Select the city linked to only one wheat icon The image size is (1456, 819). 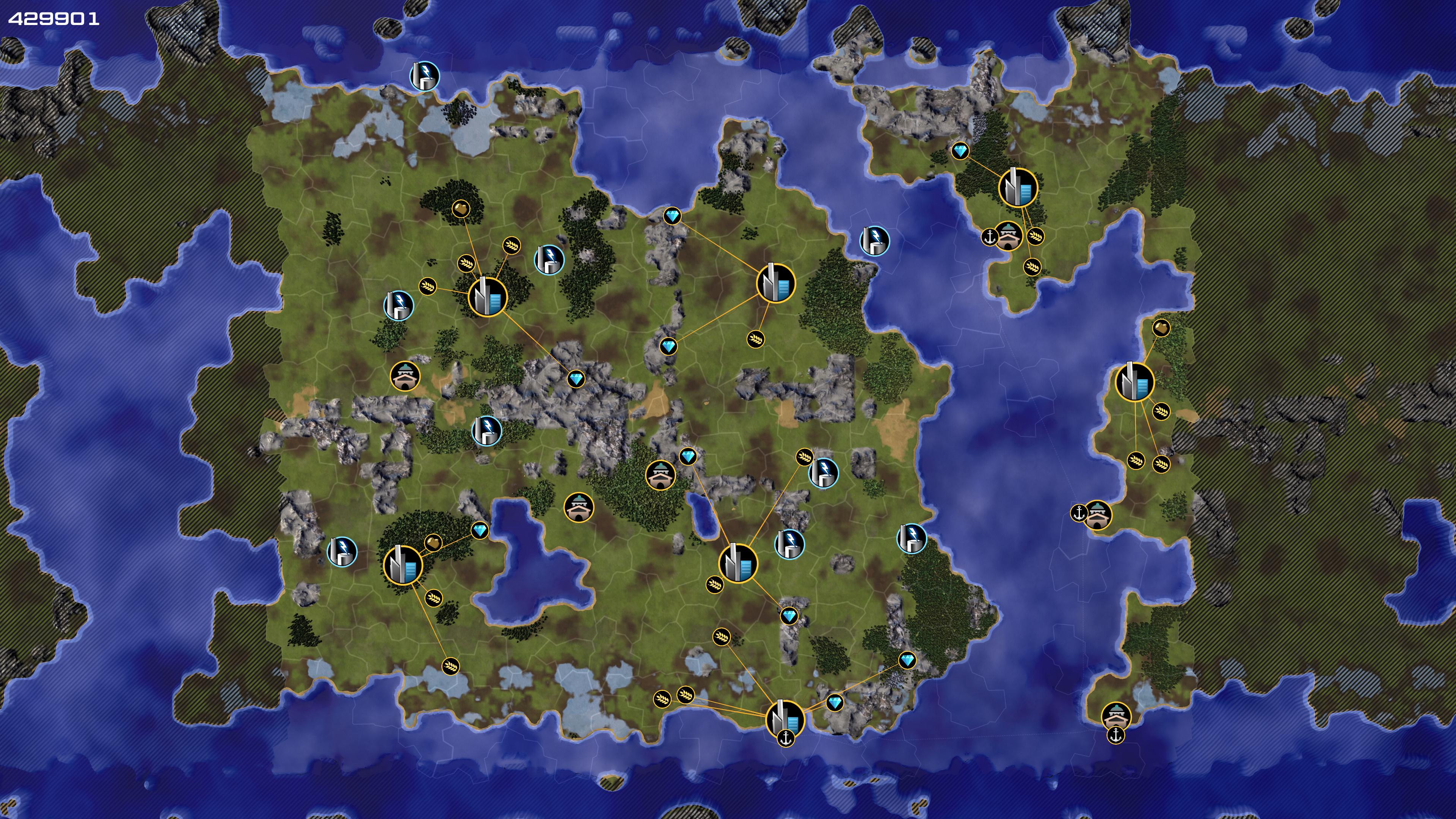tap(775, 282)
